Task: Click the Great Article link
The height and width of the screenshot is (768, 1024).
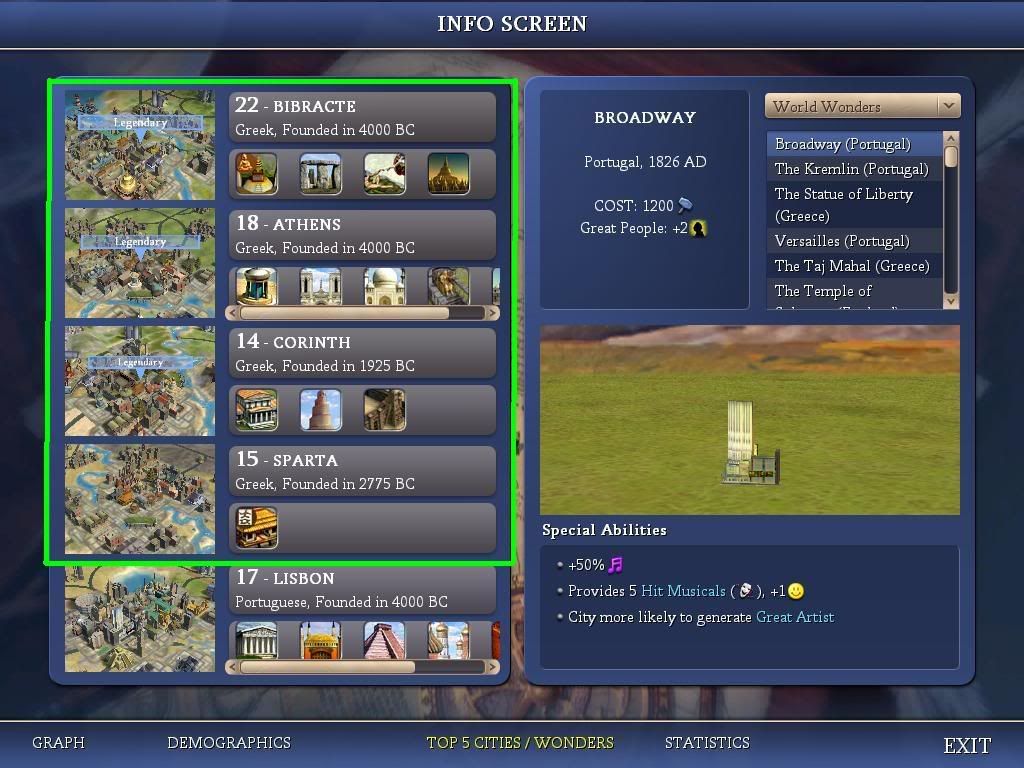Action: pos(795,617)
